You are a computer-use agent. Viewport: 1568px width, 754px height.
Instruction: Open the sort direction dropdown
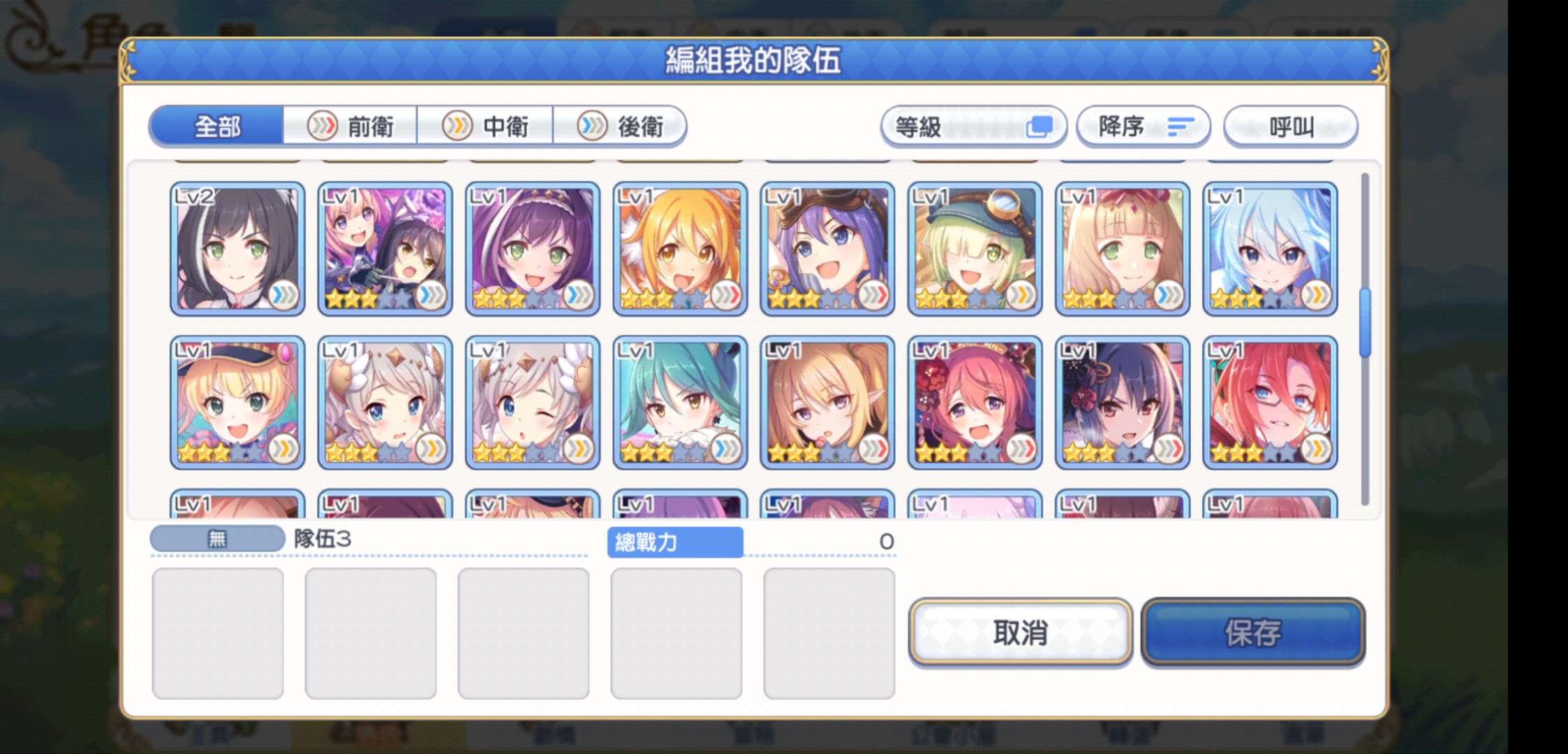click(1144, 126)
